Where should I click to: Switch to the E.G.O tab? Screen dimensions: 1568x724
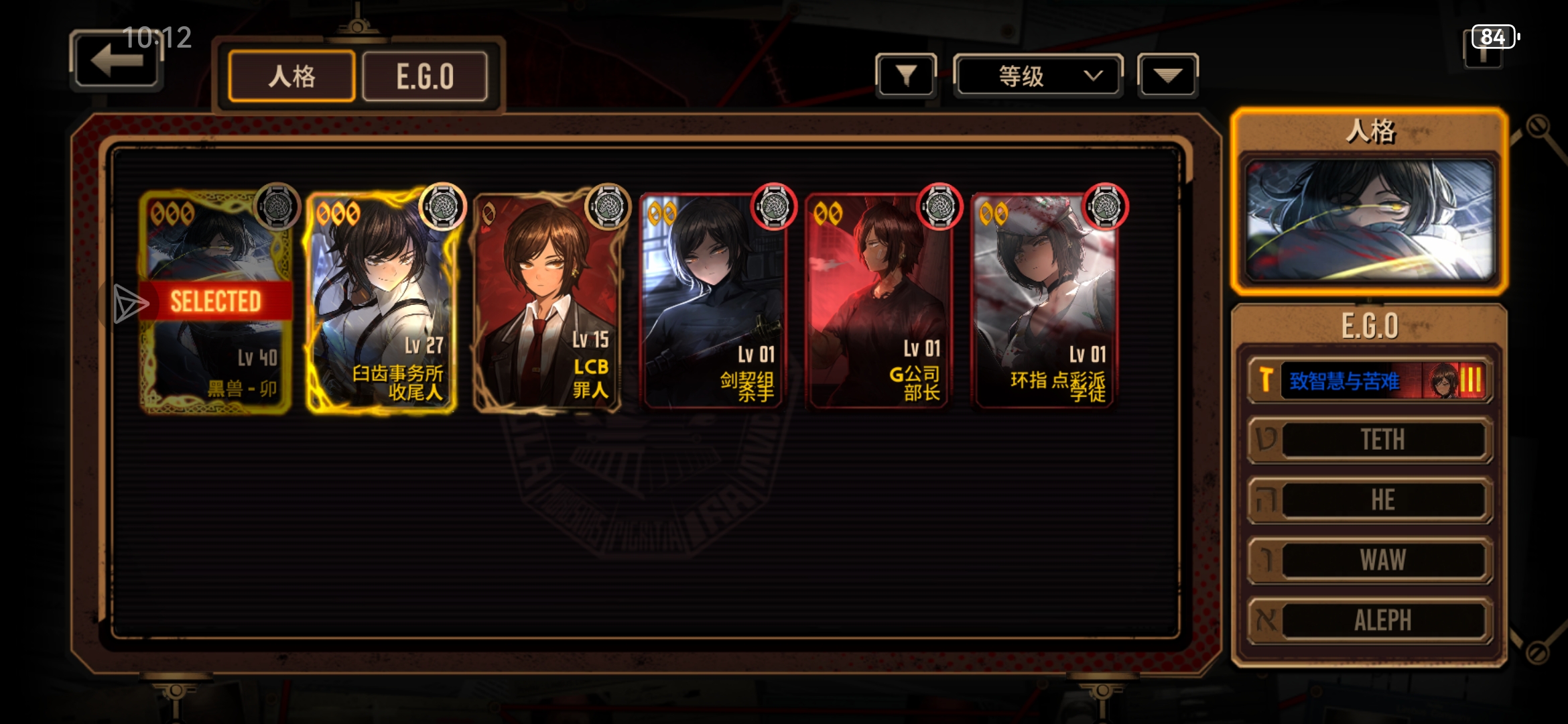click(x=425, y=76)
